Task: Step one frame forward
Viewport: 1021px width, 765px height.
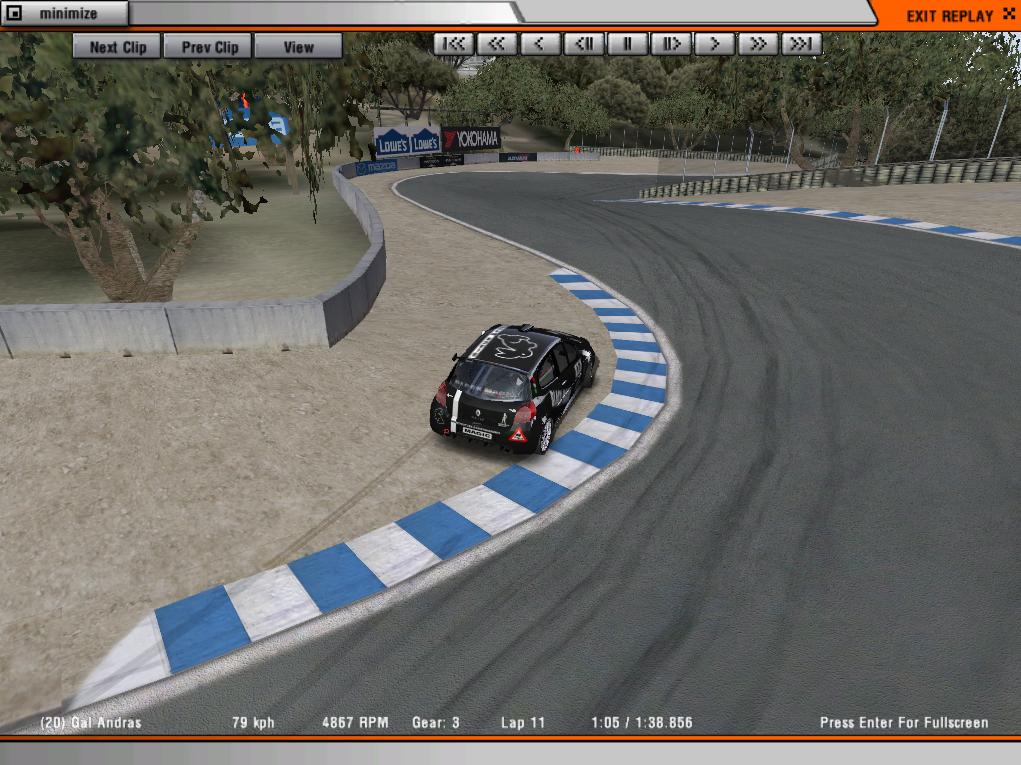Action: pos(671,44)
